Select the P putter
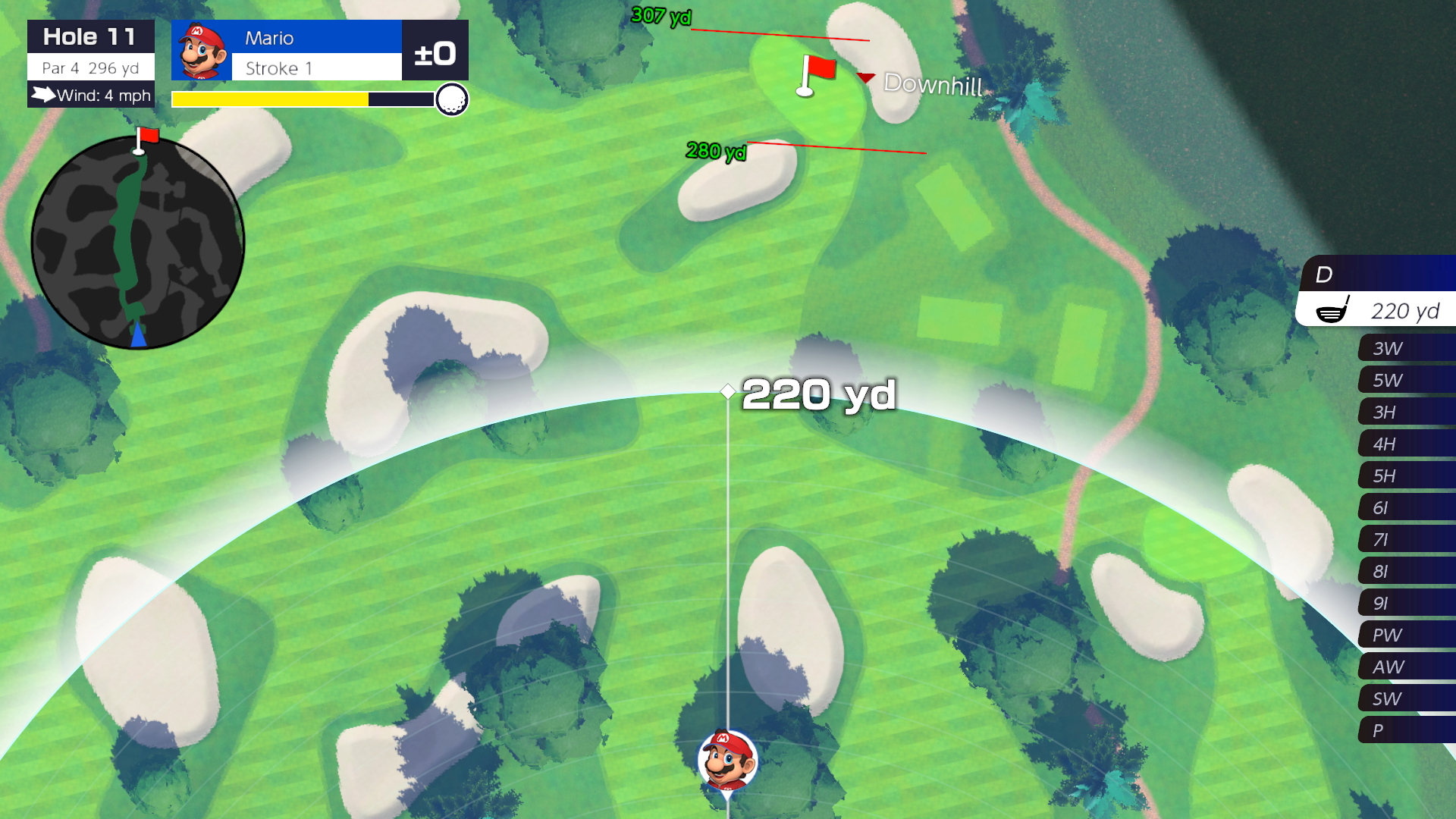 1404,730
